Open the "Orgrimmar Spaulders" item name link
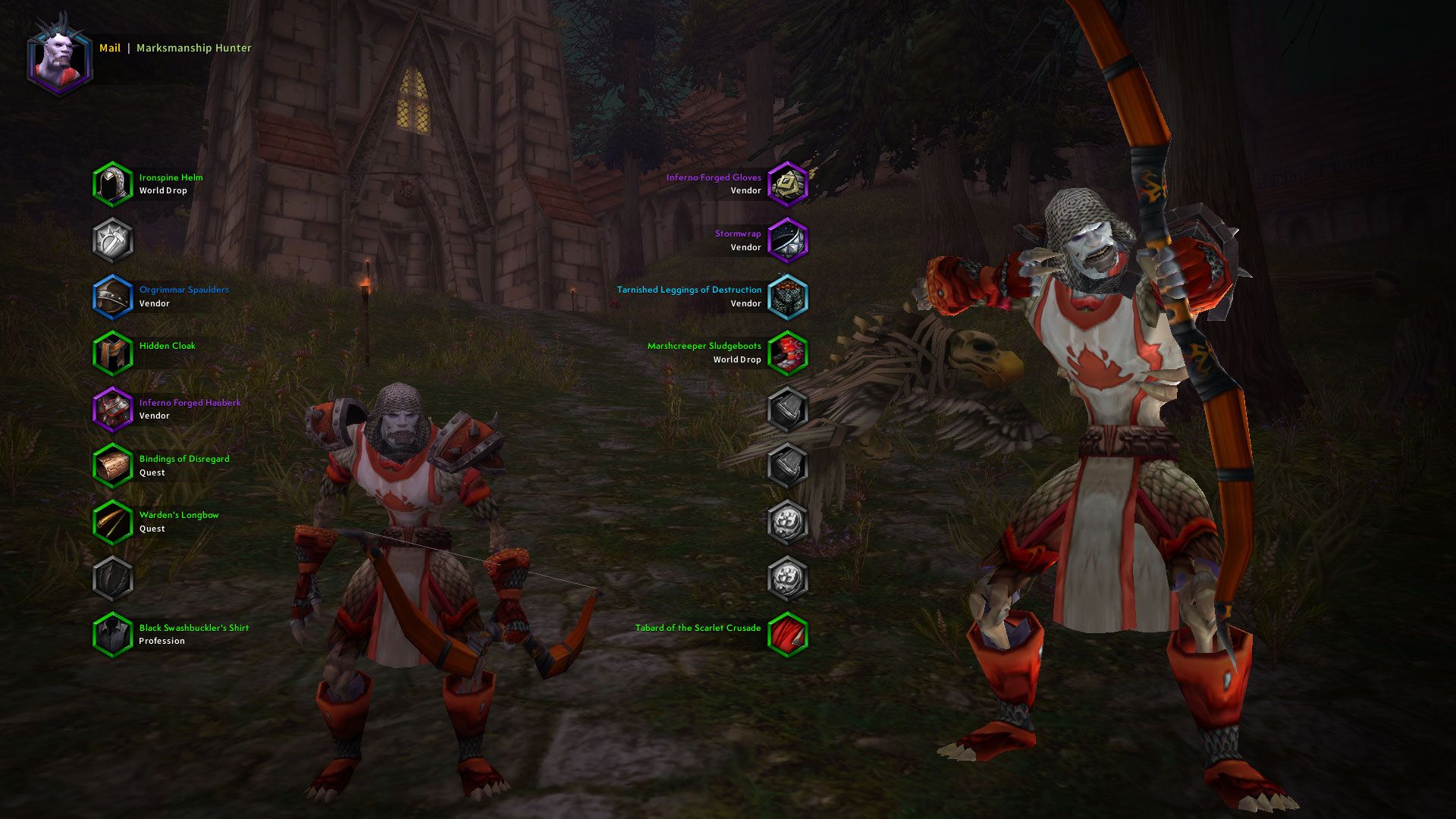This screenshot has height=819, width=1456. [184, 290]
